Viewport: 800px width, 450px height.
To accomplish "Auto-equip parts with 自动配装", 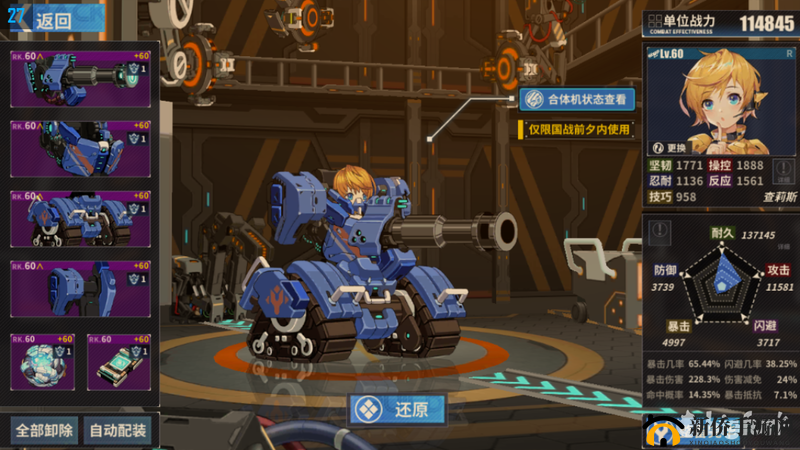I will (118, 431).
